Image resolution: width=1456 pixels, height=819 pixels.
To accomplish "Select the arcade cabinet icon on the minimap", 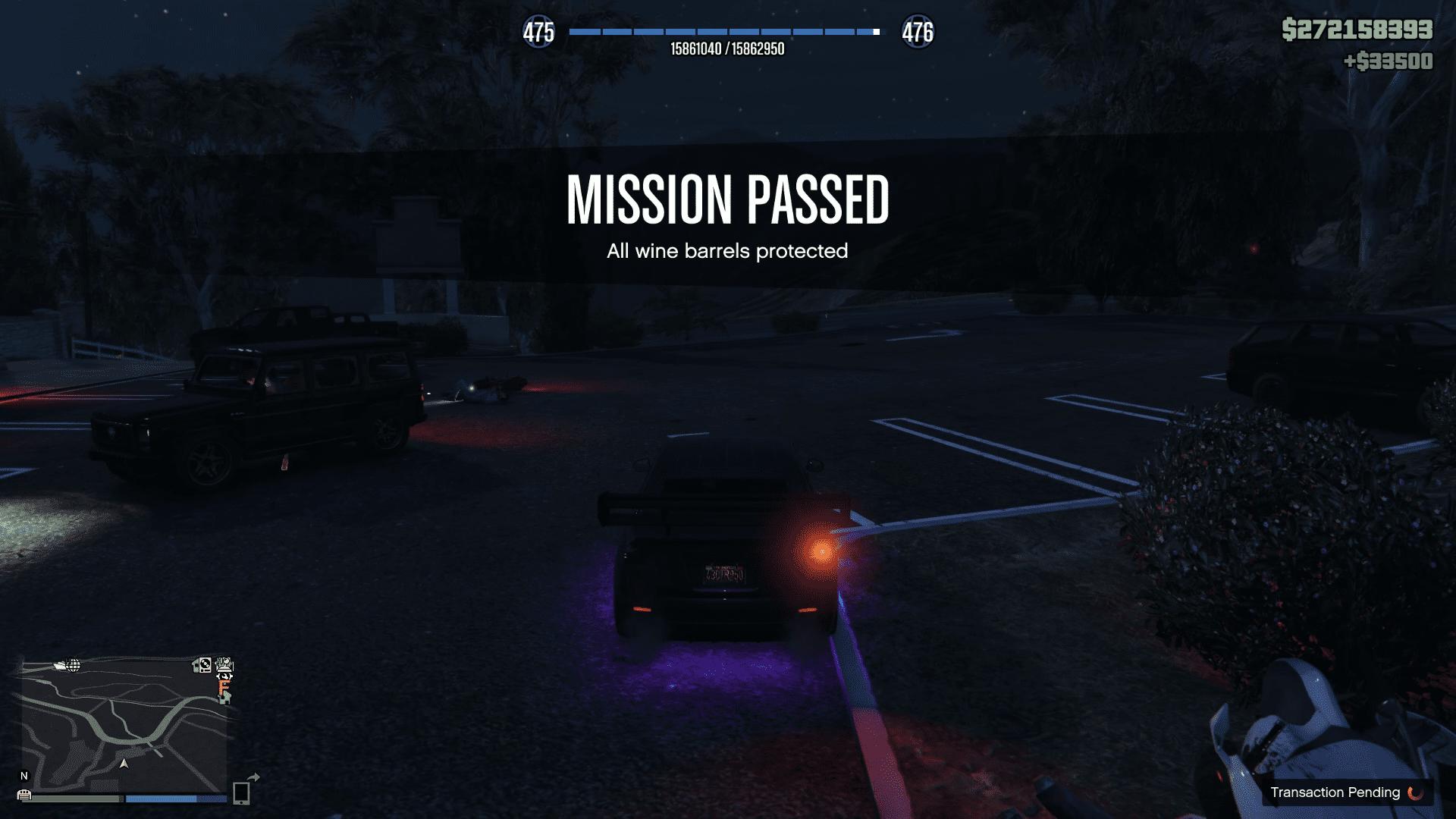I will tap(223, 665).
